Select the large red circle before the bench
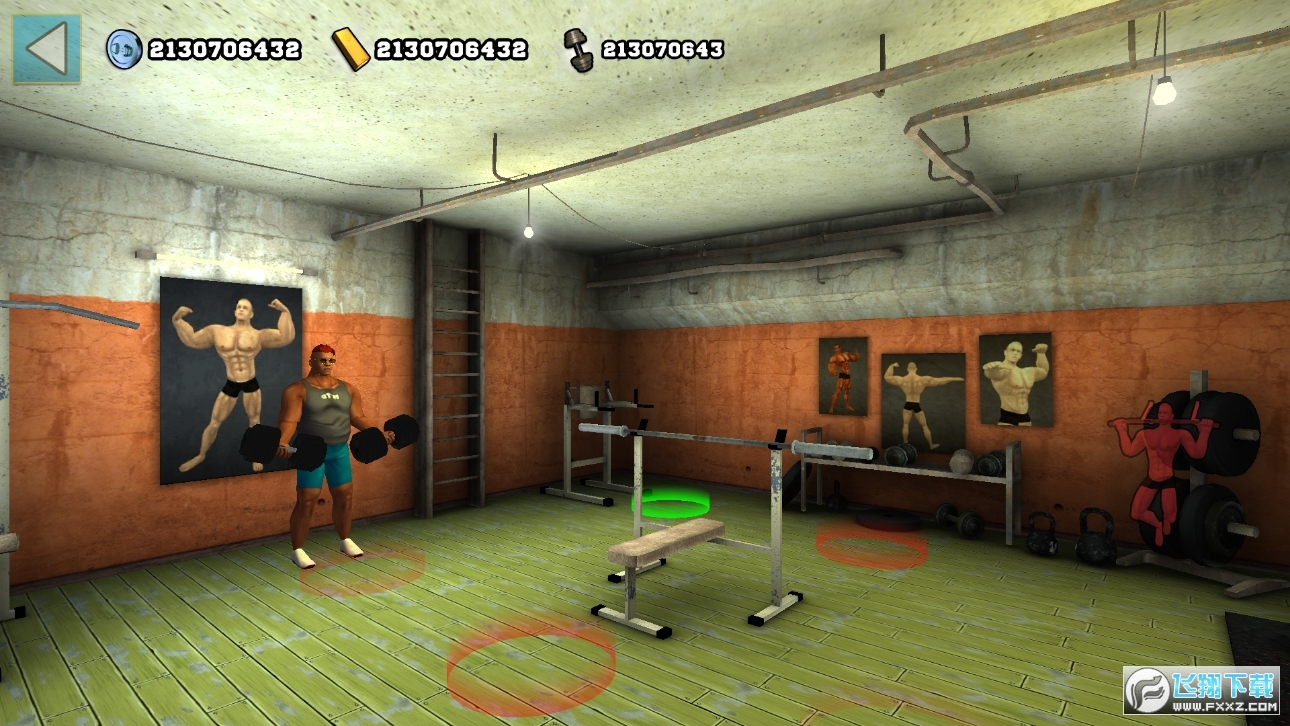The image size is (1290, 726). tap(530, 665)
